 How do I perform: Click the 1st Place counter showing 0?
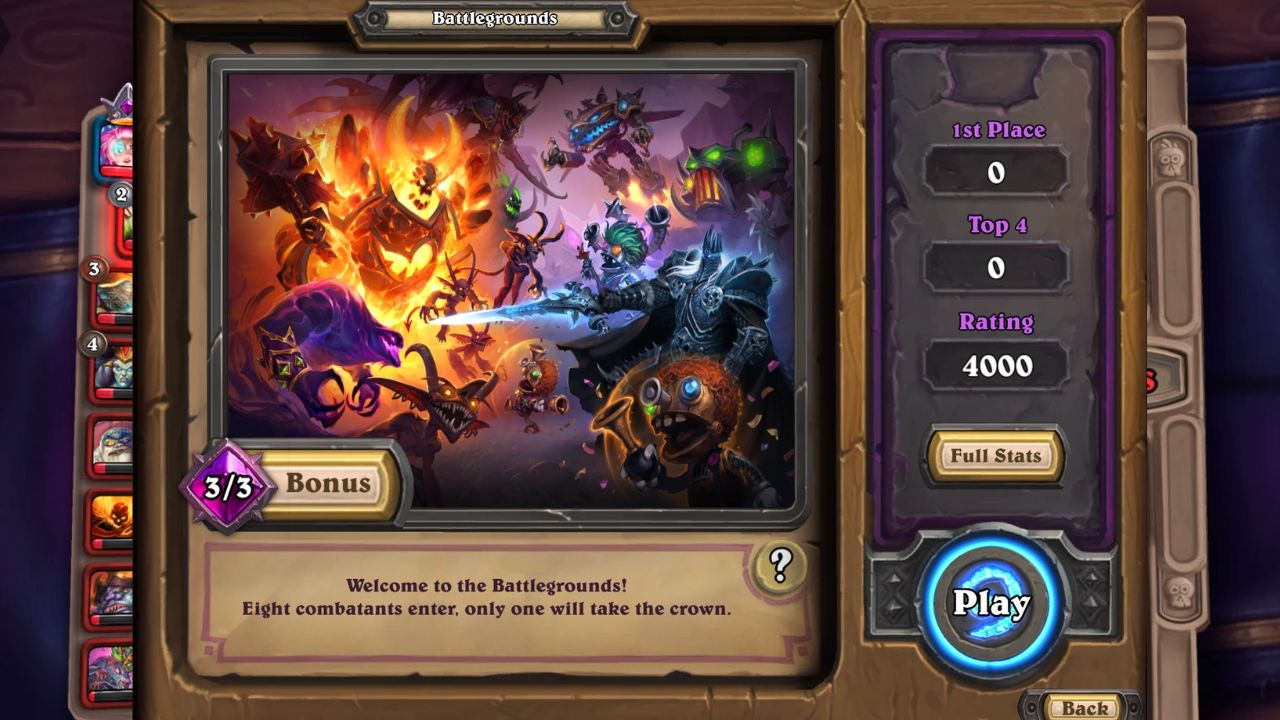click(x=995, y=171)
